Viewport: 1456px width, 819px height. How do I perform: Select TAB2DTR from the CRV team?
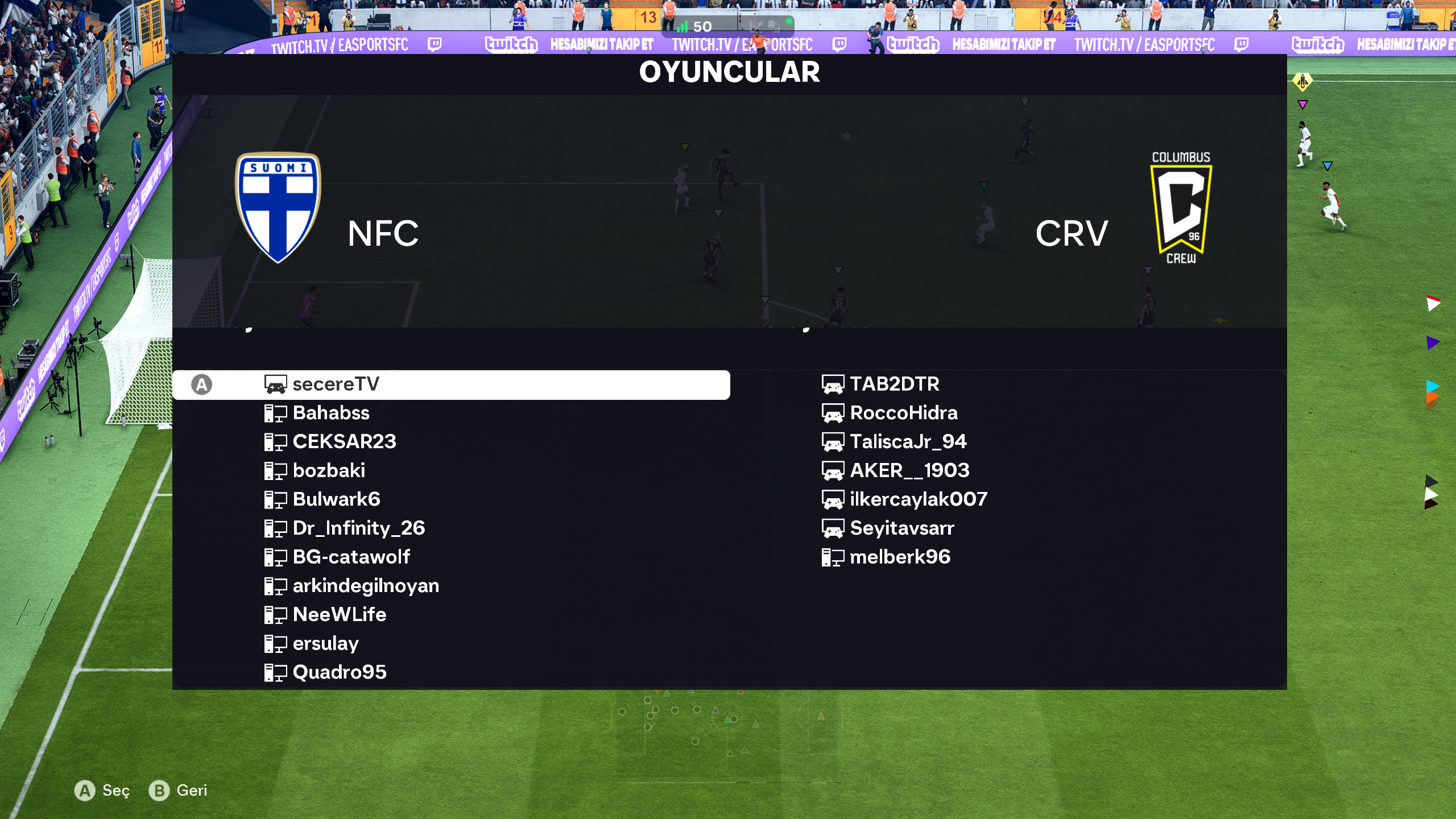895,384
